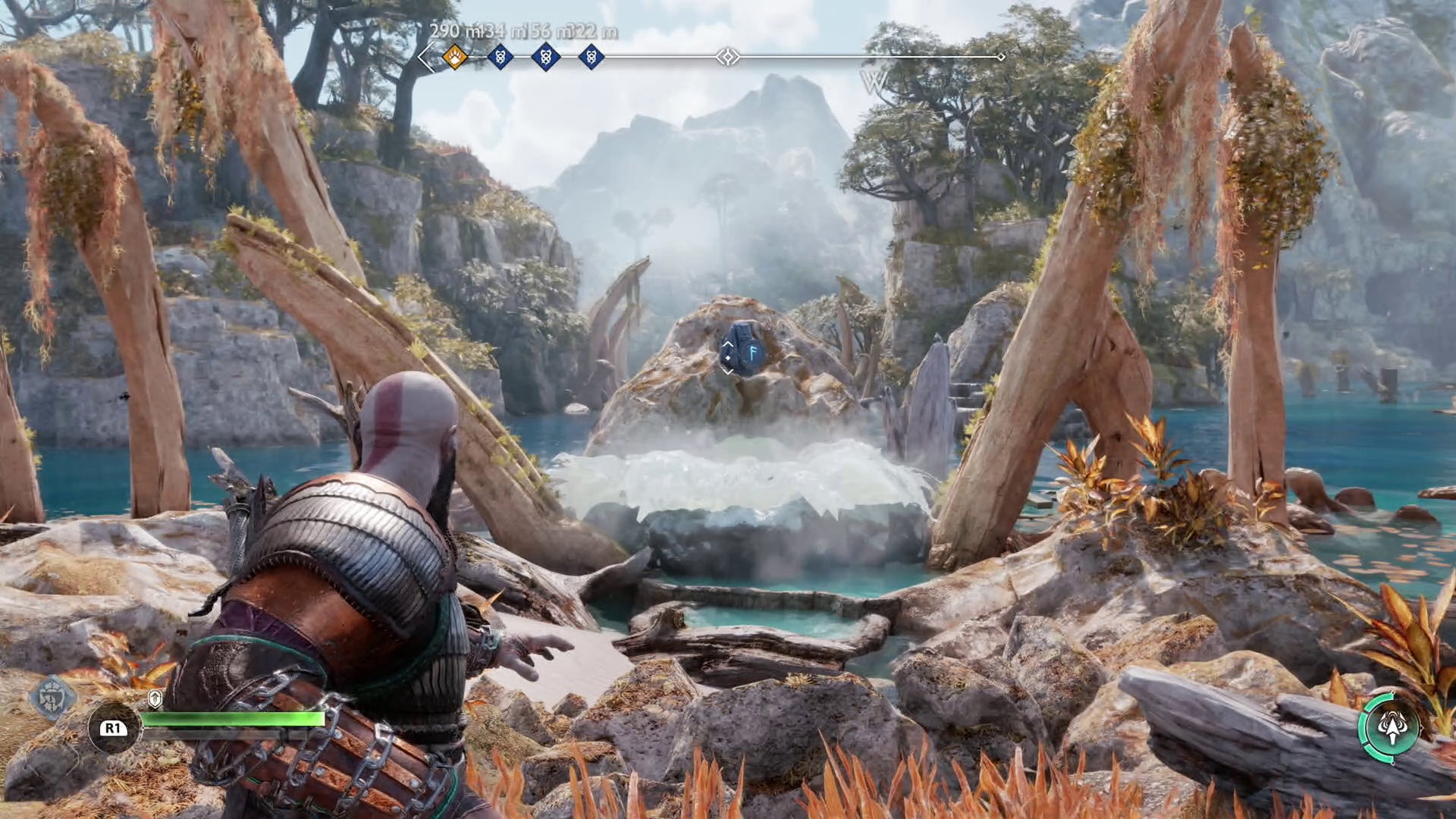The height and width of the screenshot is (819, 1456).
Task: Activate the companion arrow ability icon
Action: 1391,727
